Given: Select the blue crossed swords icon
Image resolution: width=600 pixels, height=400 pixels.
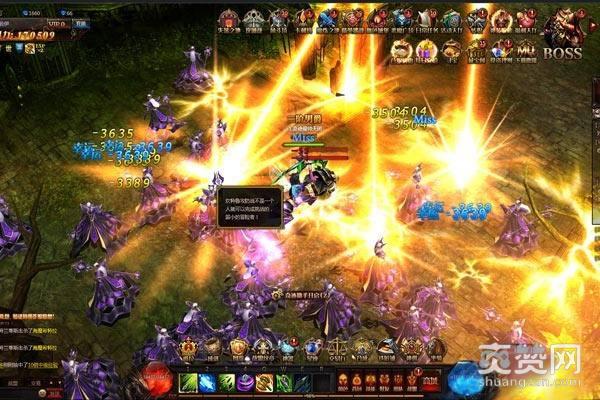Looking at the screenshot, I should pos(328,18).
